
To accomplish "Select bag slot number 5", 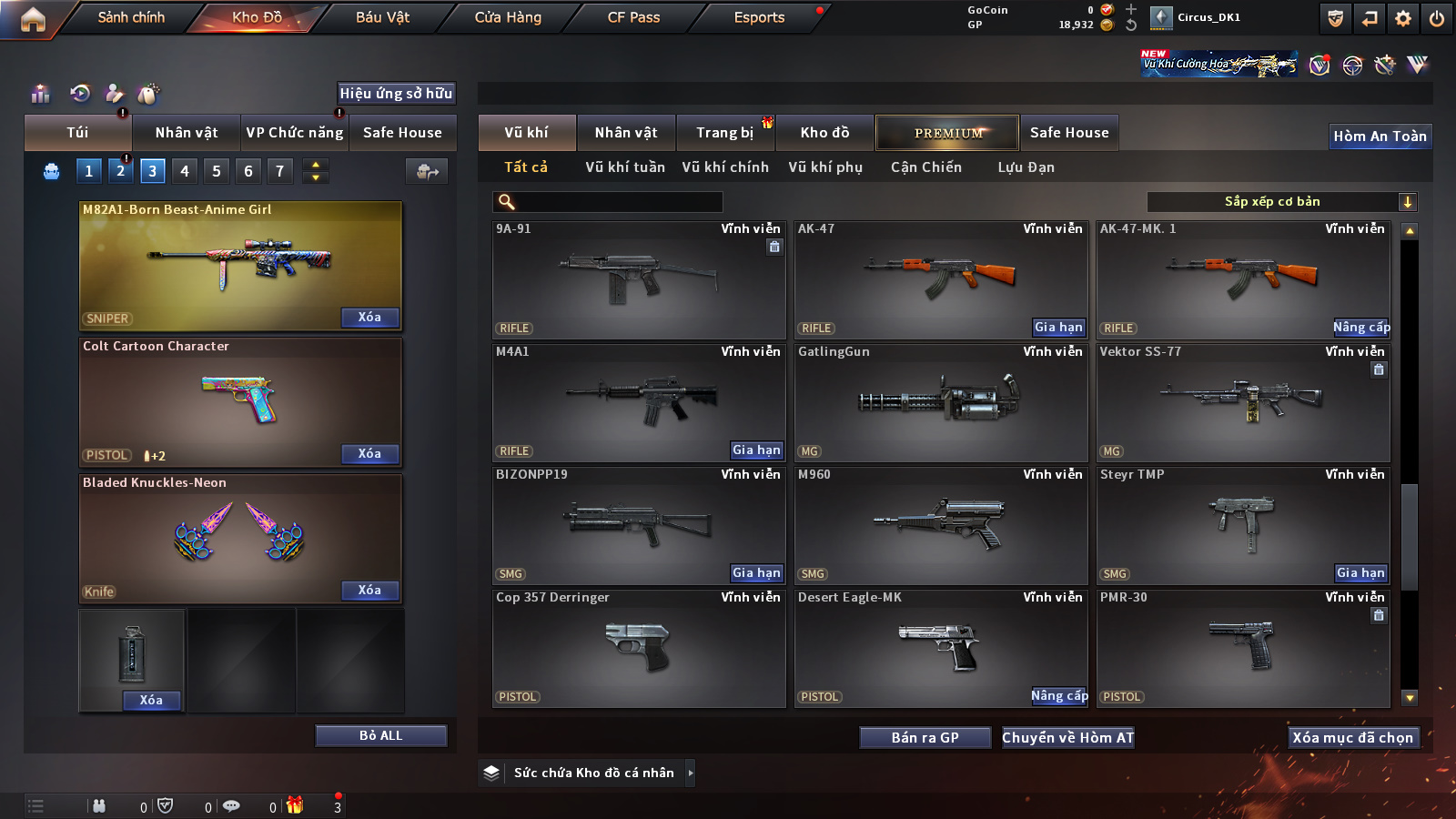I will click(217, 170).
